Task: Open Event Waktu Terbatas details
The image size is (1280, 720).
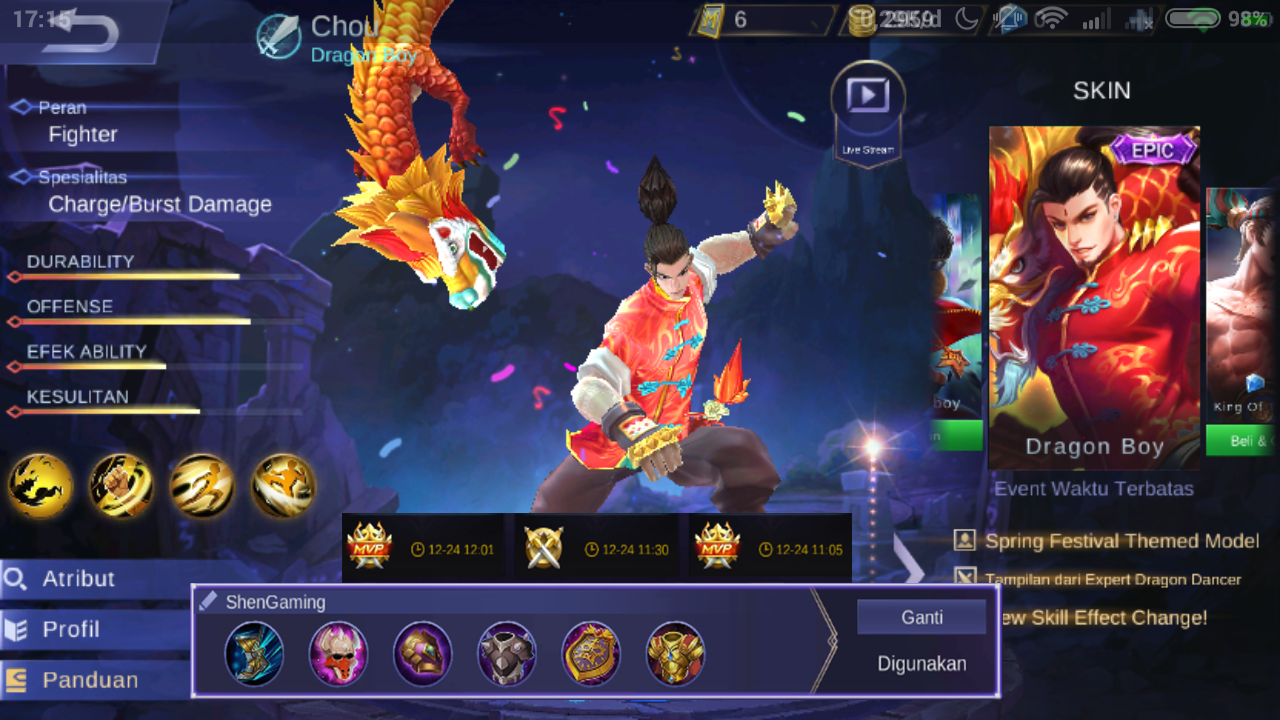Action: [1093, 489]
